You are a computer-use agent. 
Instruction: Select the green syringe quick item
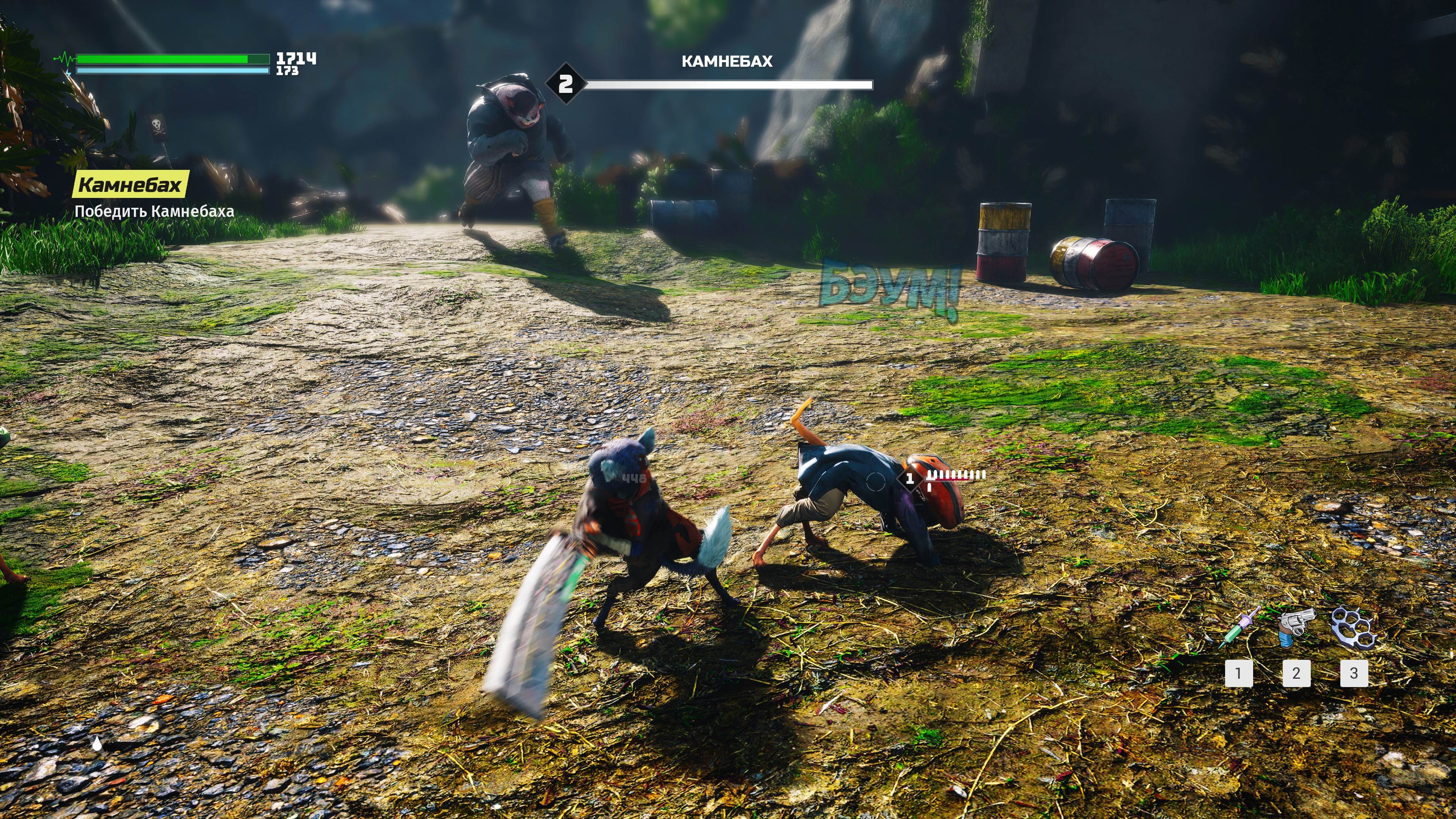[1239, 628]
